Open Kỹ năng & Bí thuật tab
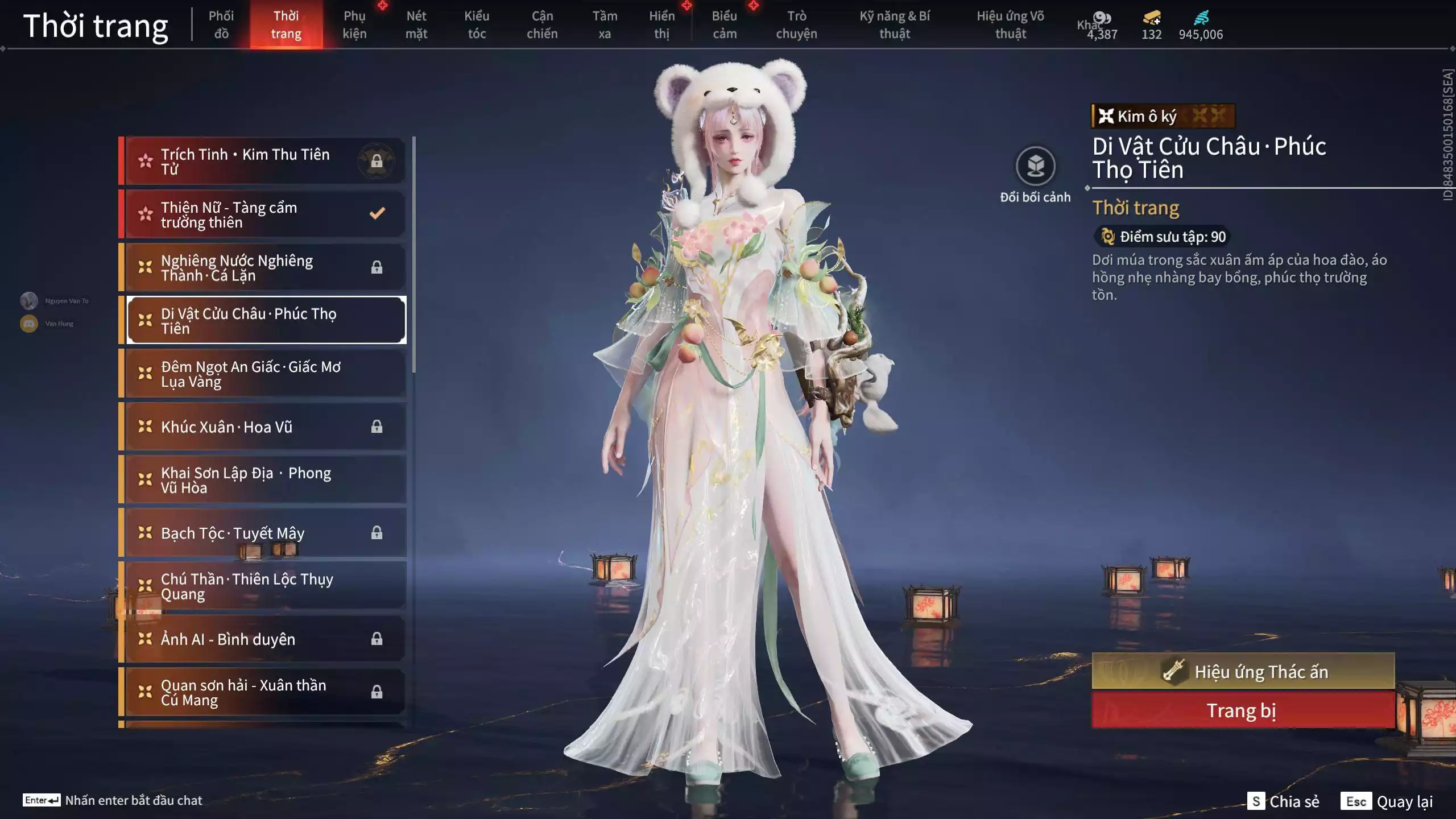This screenshot has height=819, width=1456. [895, 25]
